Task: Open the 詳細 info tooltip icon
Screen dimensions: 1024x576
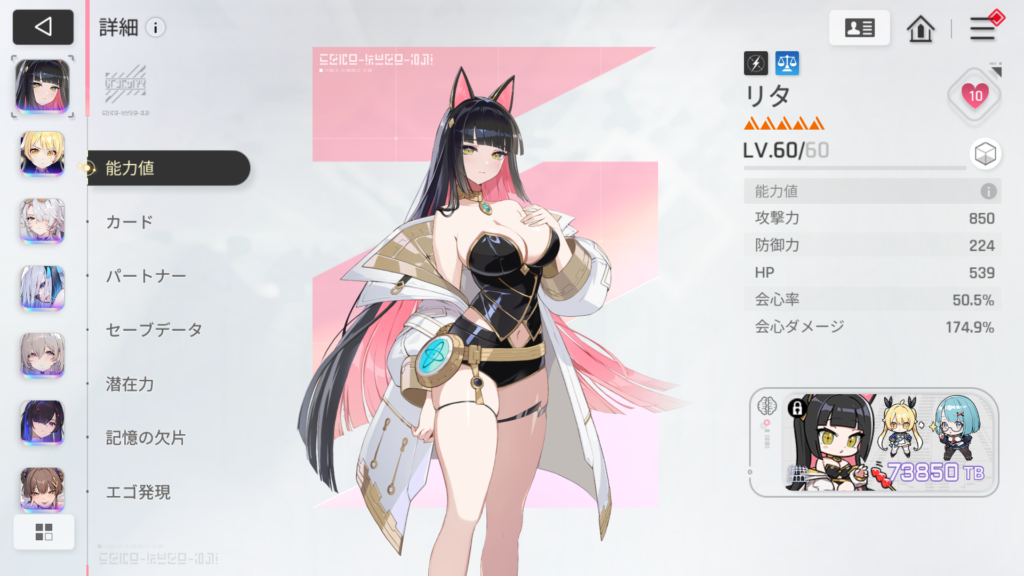Action: point(155,27)
